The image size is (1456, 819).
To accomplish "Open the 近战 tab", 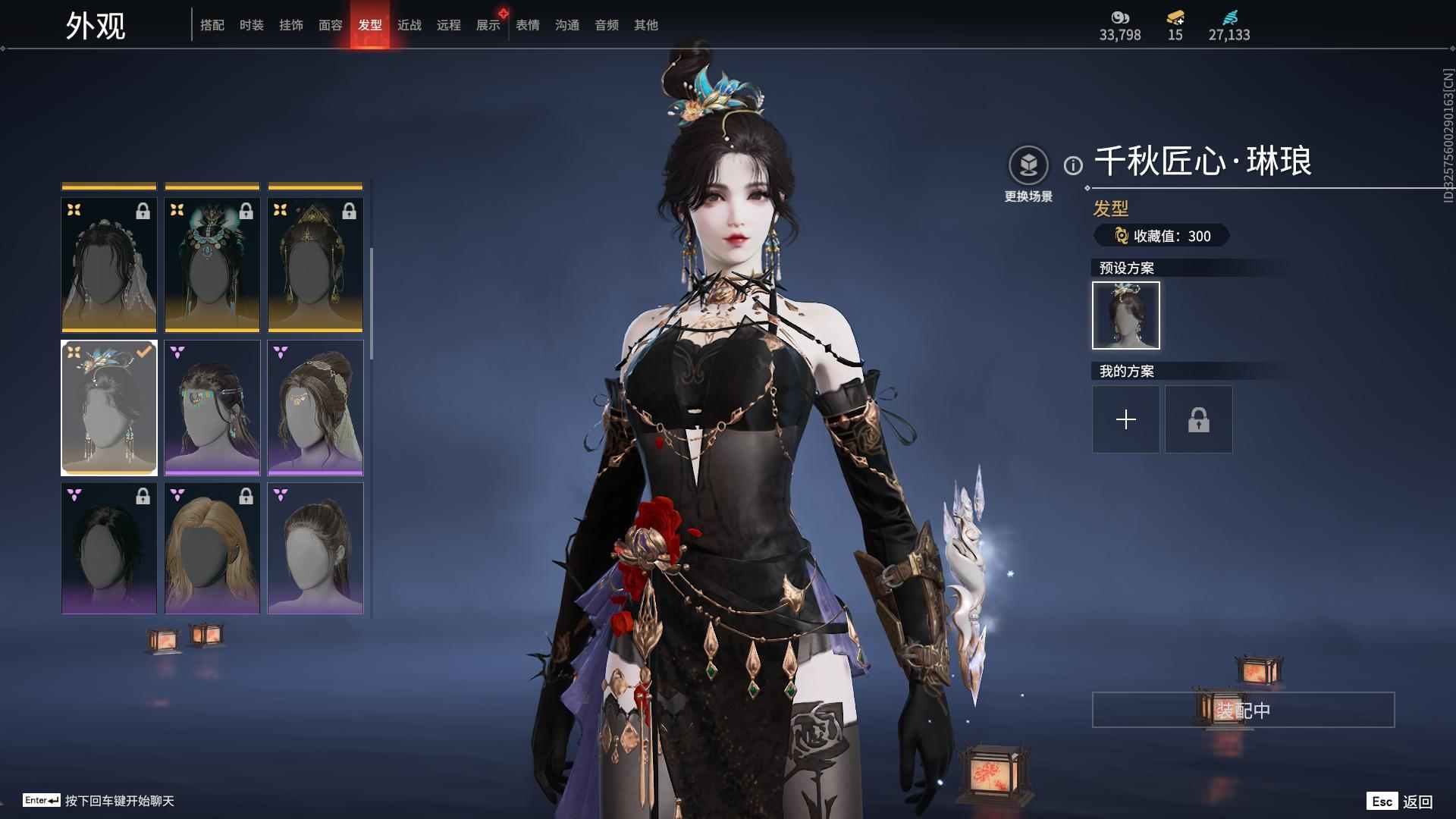I will click(x=409, y=25).
